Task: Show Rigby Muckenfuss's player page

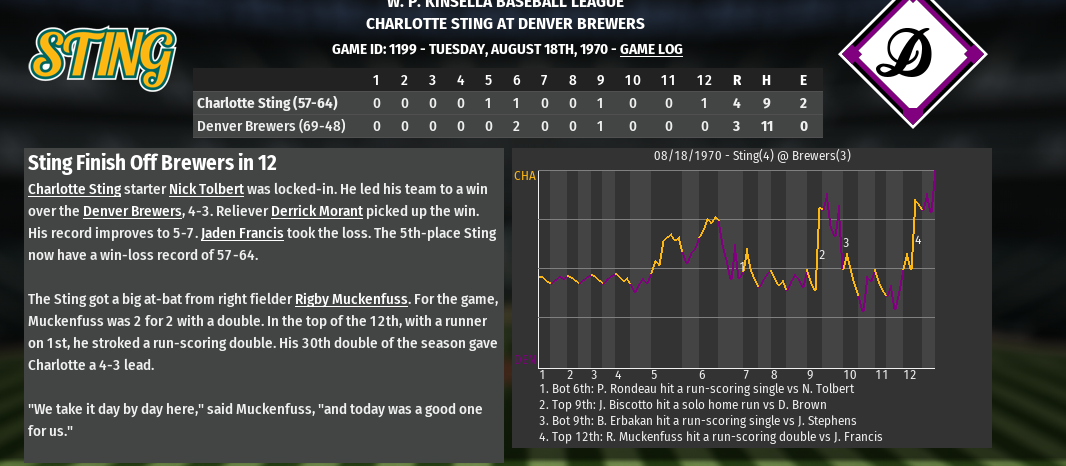Action: (x=352, y=299)
